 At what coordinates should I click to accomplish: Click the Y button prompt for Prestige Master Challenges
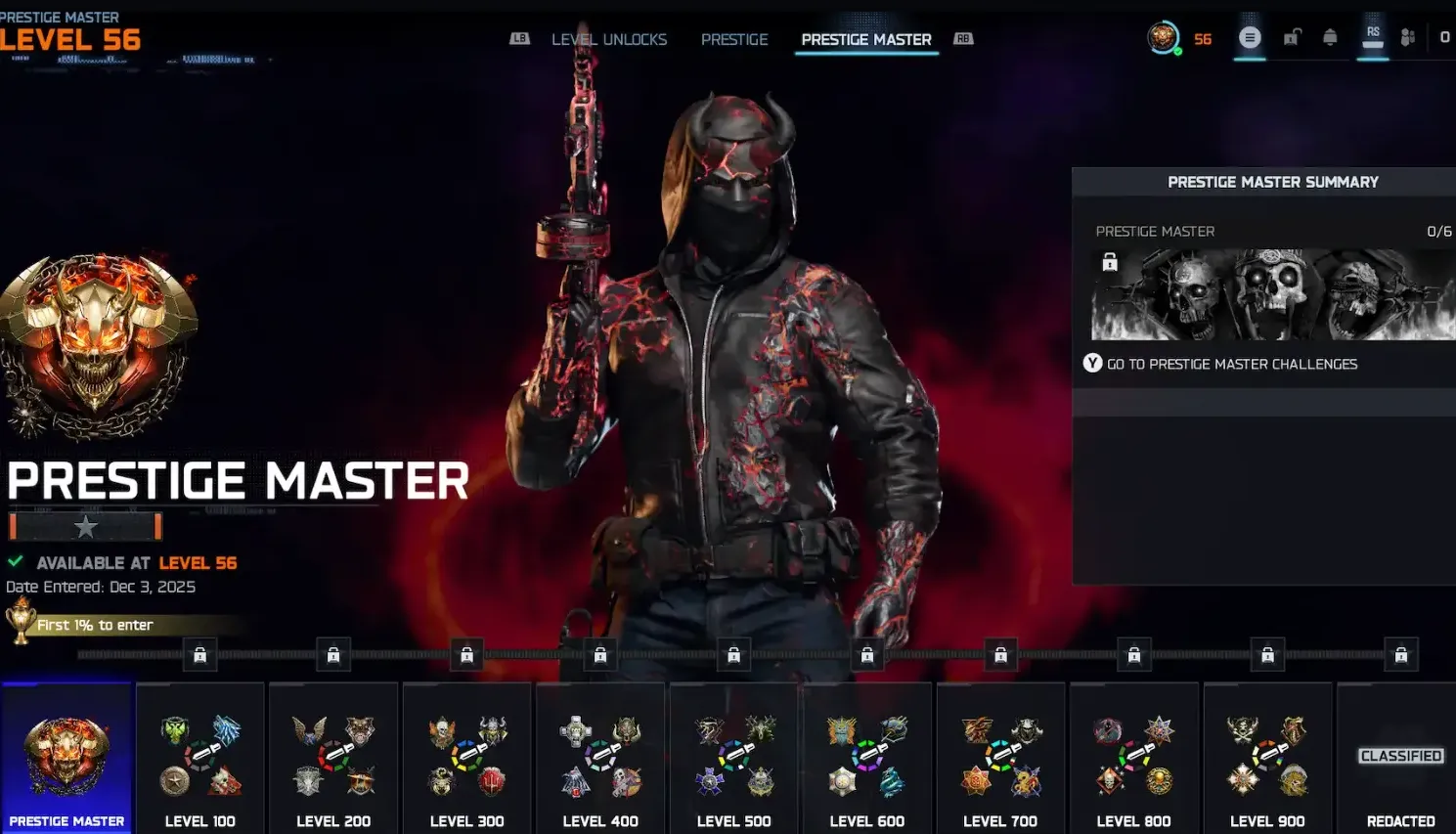click(1092, 363)
